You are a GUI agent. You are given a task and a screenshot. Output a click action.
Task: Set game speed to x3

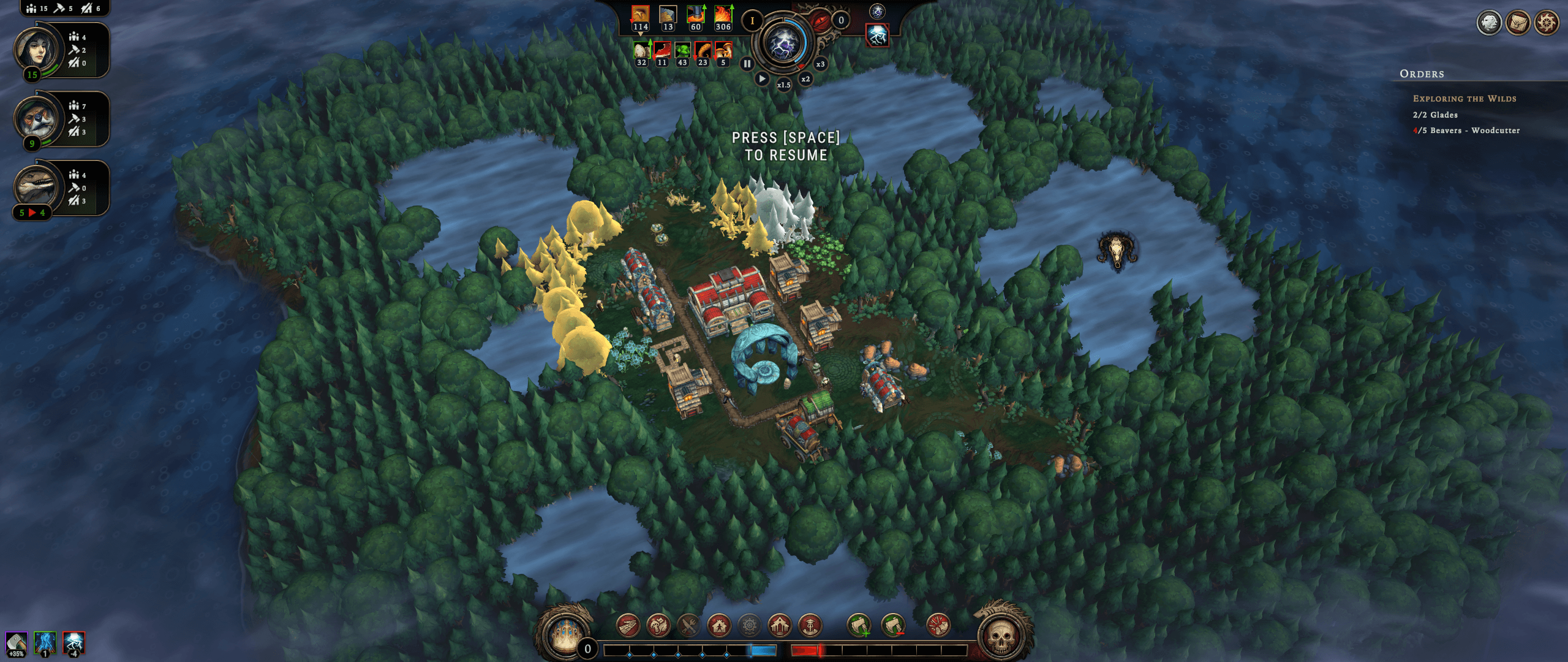tap(820, 64)
